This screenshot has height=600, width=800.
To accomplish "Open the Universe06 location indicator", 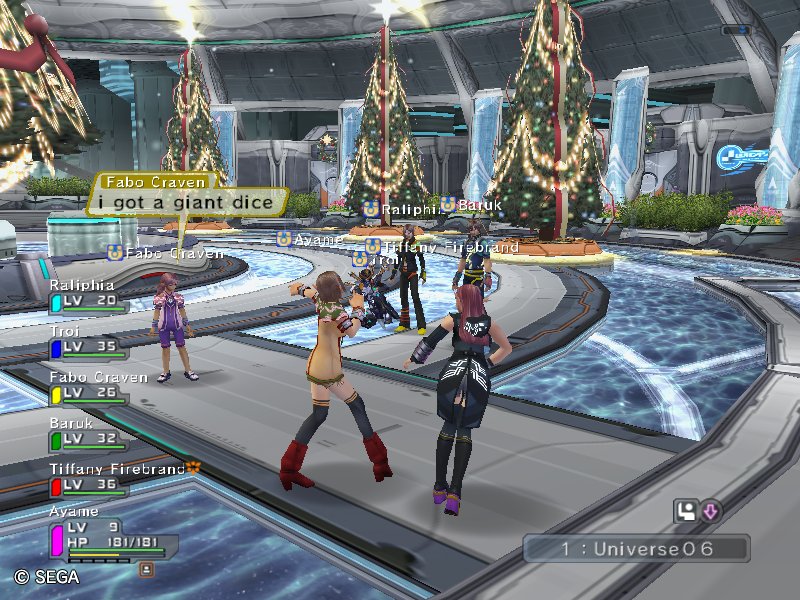I will coord(635,549).
